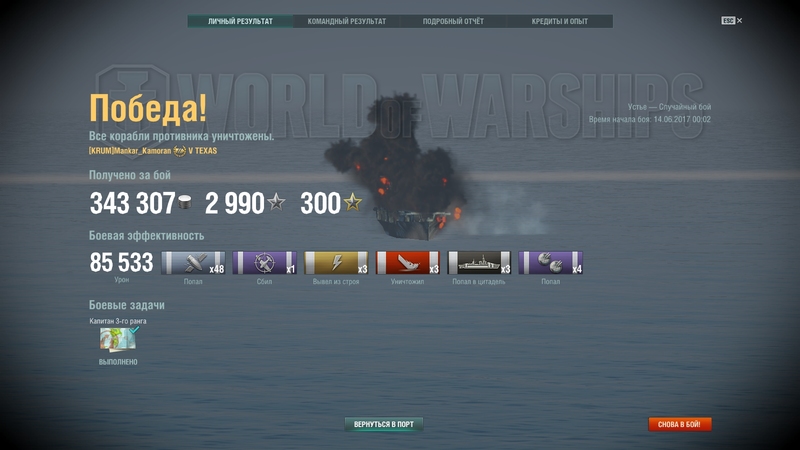Viewport: 800px width, 450px height.
Task: Select the Кредиты и опыт tab
Action: [x=559, y=21]
